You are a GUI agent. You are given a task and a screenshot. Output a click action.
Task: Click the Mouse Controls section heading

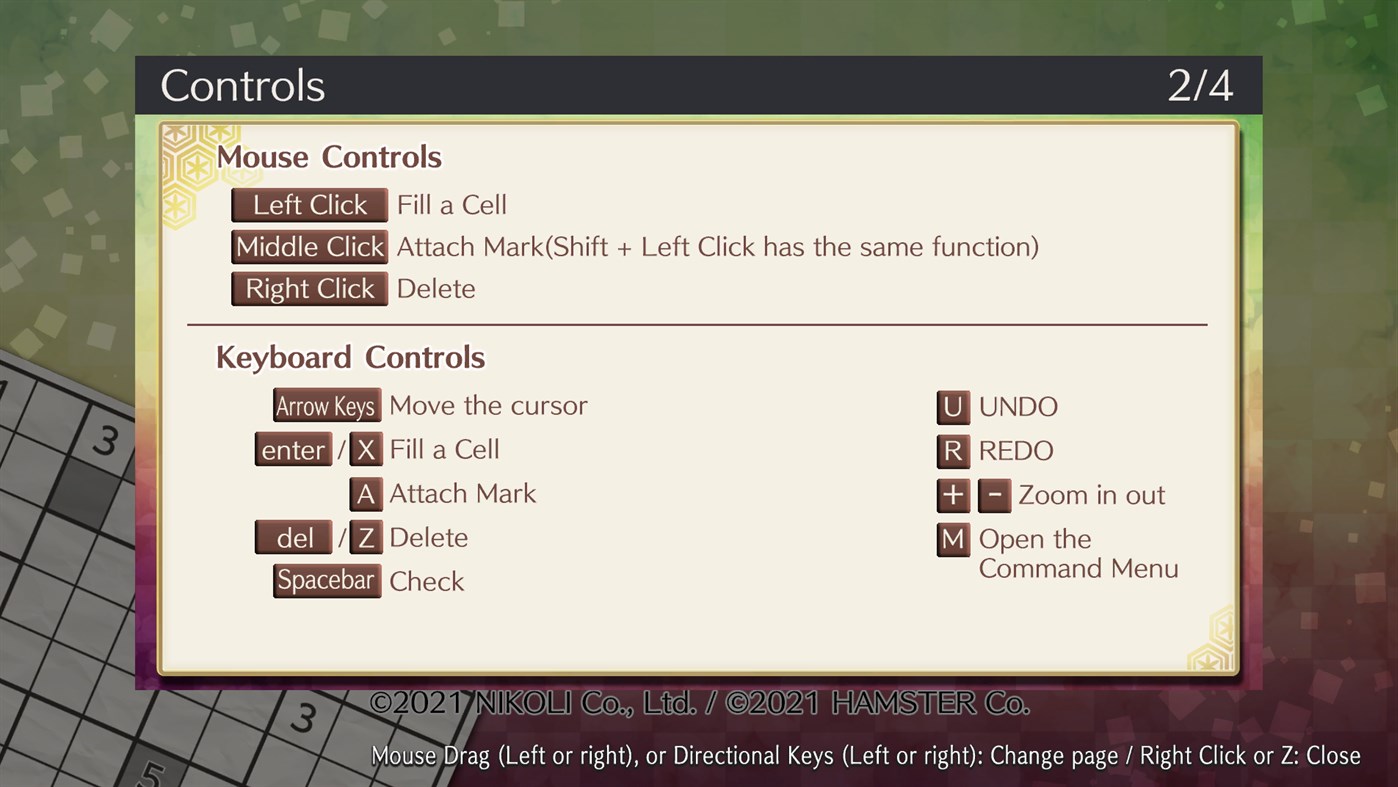pos(330,157)
